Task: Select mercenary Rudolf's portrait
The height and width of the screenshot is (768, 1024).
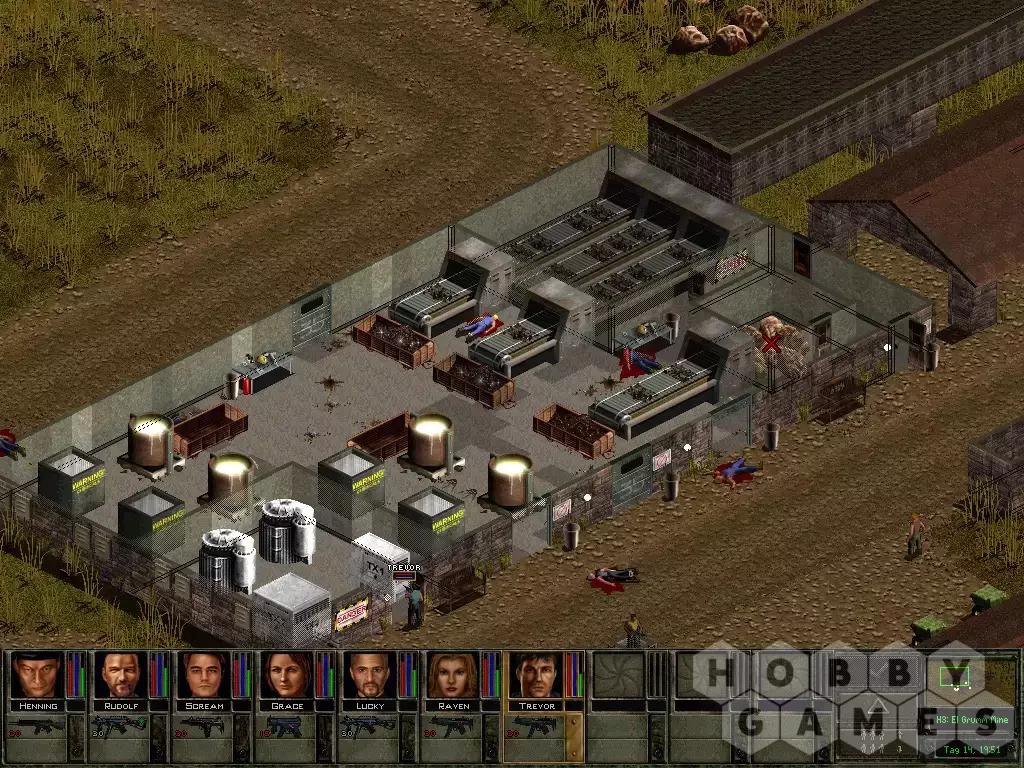Action: (x=120, y=675)
